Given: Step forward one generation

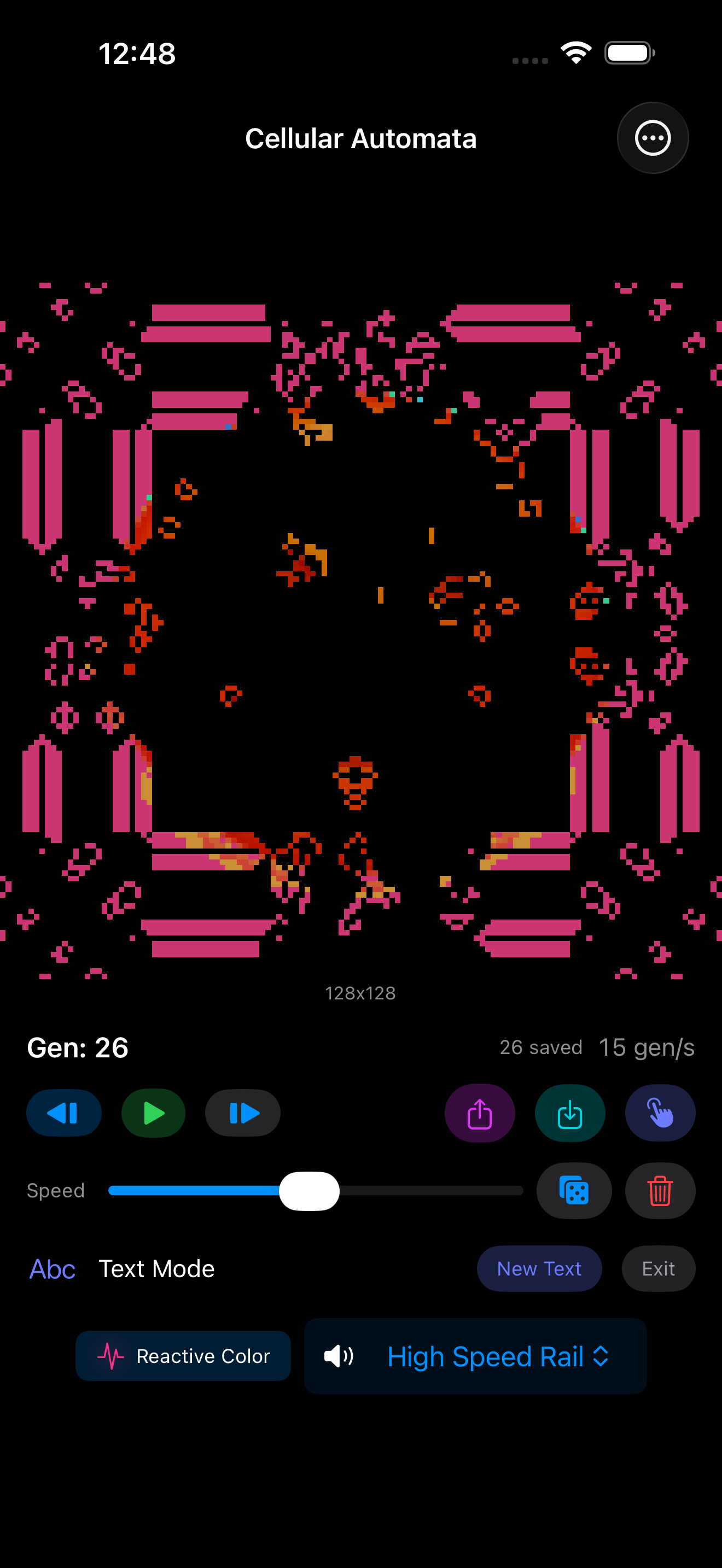Looking at the screenshot, I should (x=242, y=1113).
